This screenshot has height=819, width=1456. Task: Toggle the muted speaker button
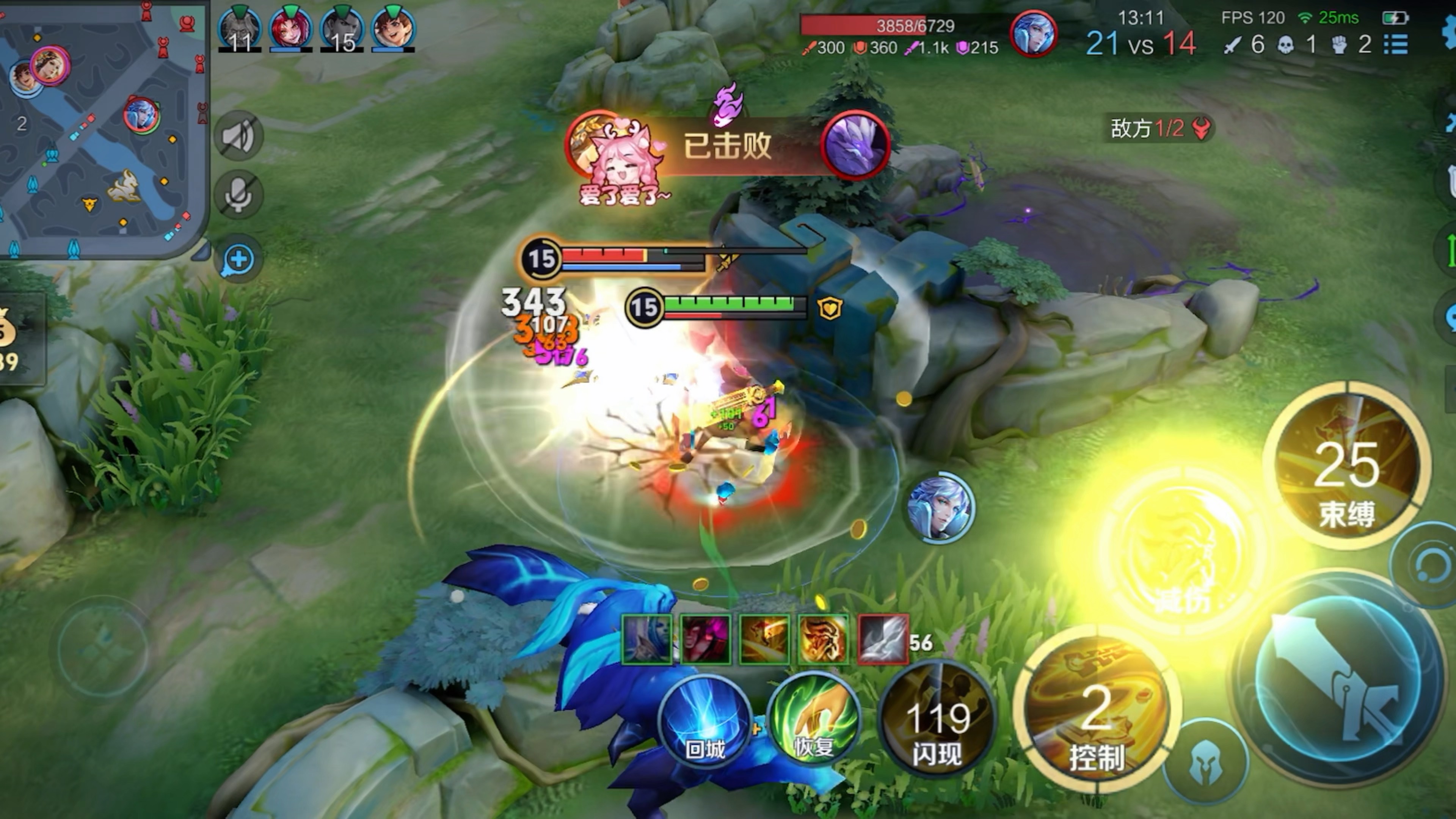[x=238, y=136]
